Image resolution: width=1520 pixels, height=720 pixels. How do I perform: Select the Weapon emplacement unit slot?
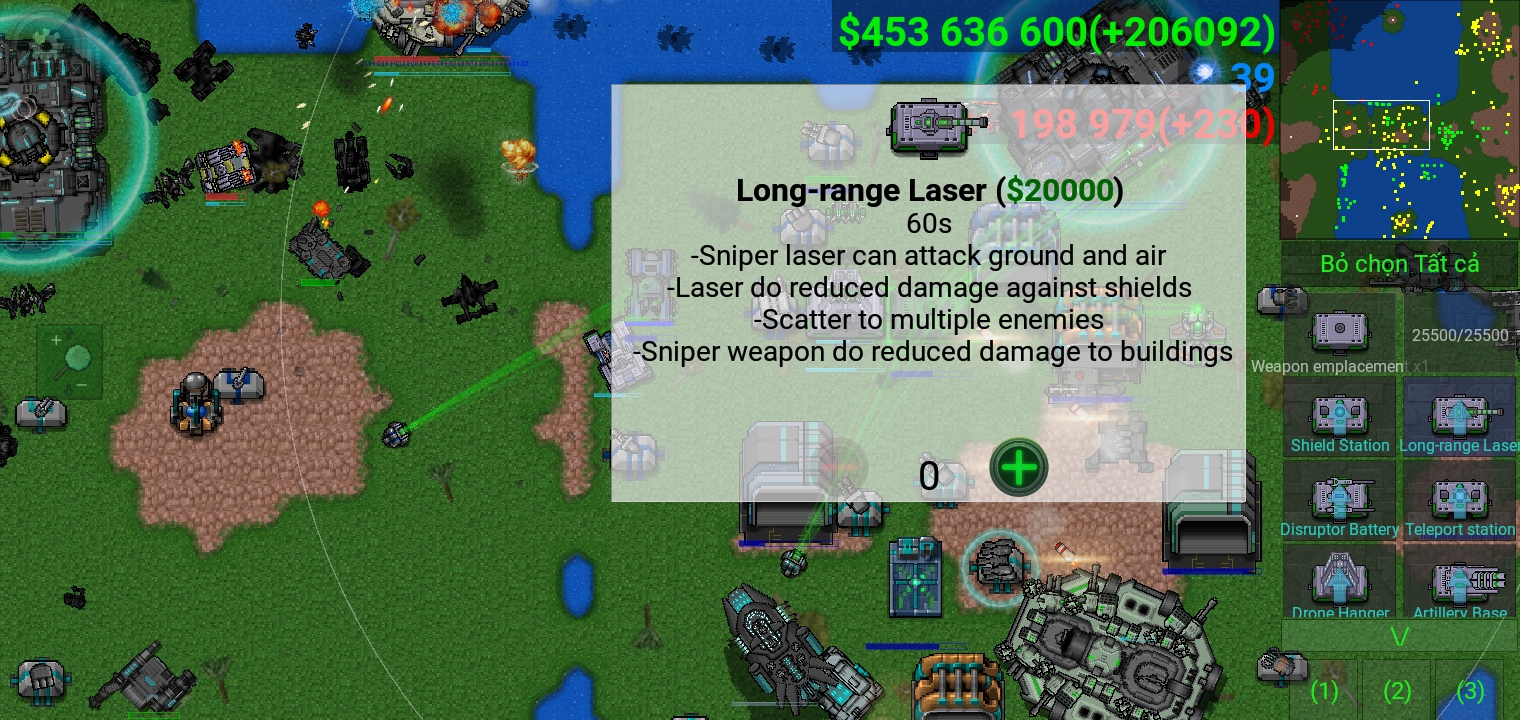click(1338, 335)
